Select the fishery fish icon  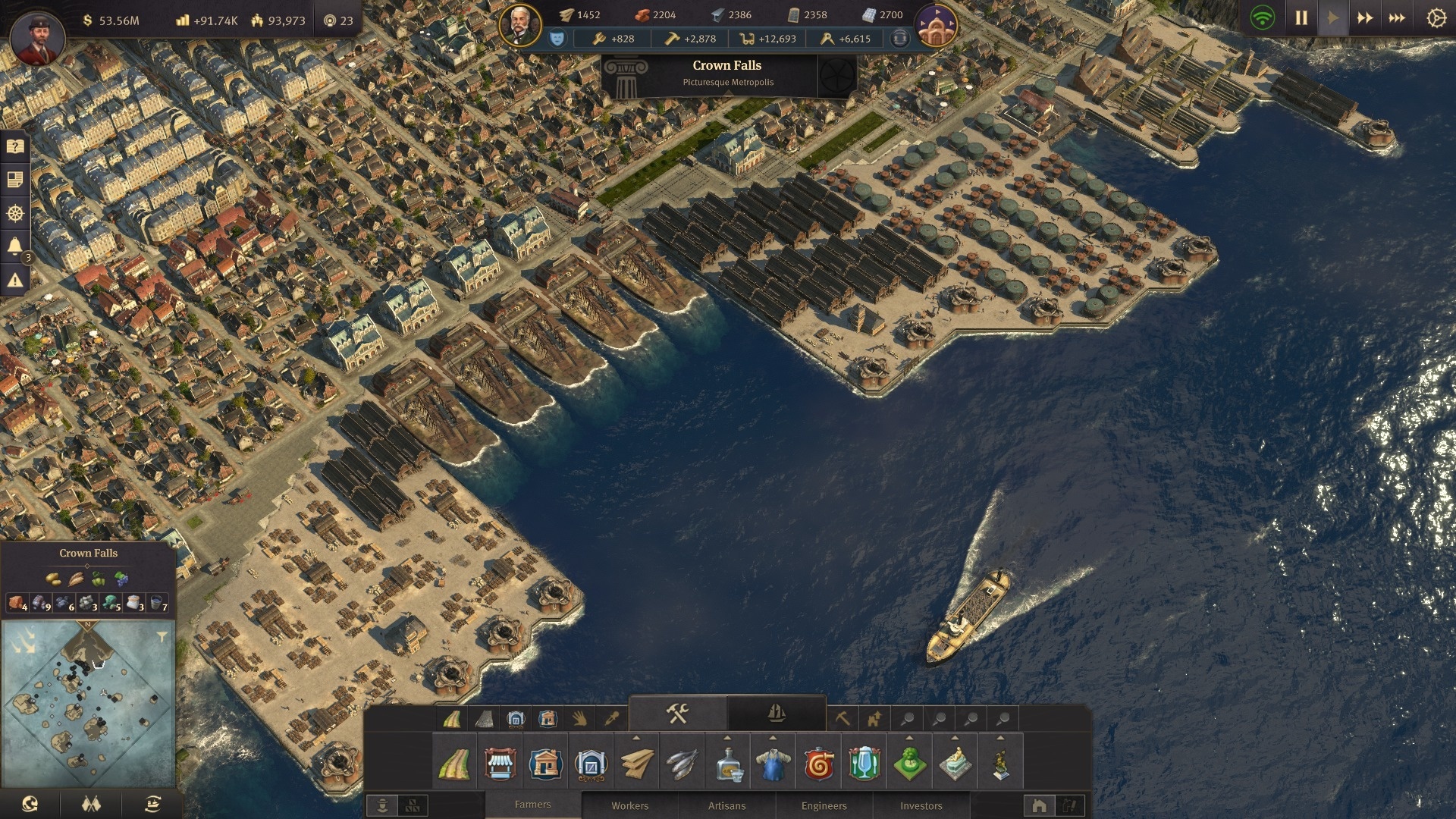click(682, 763)
